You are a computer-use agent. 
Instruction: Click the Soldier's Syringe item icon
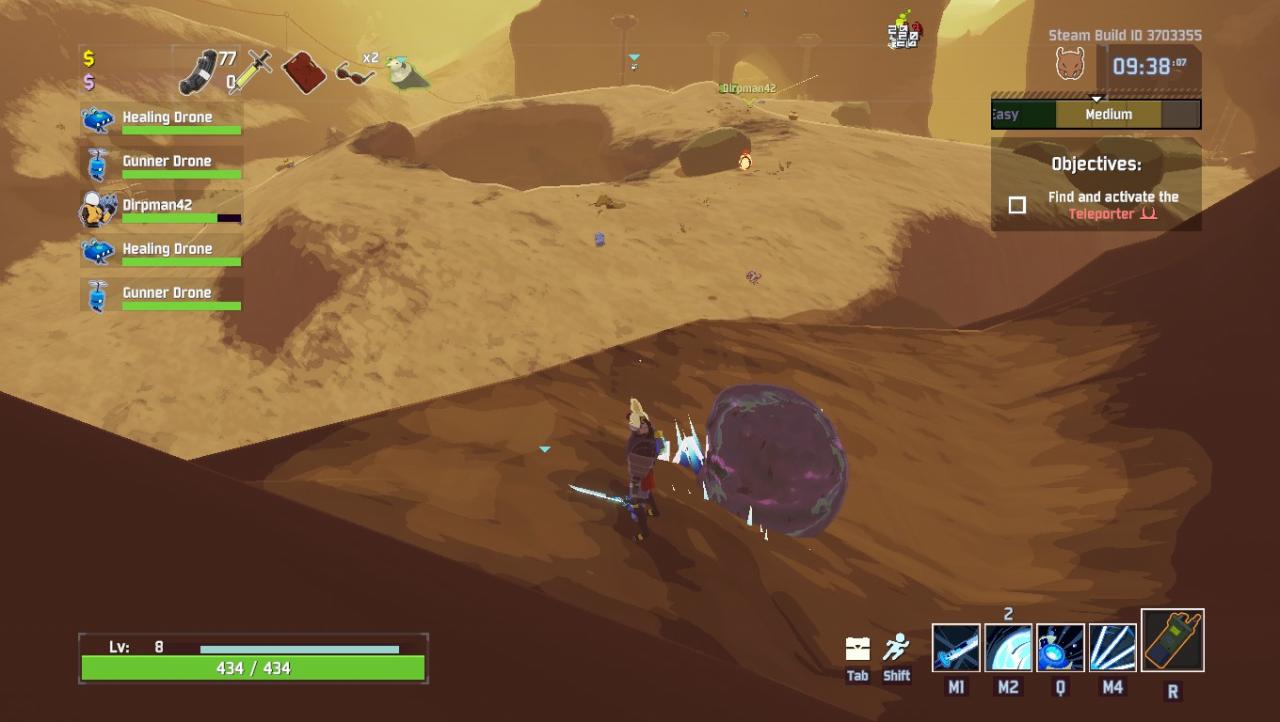(250, 72)
